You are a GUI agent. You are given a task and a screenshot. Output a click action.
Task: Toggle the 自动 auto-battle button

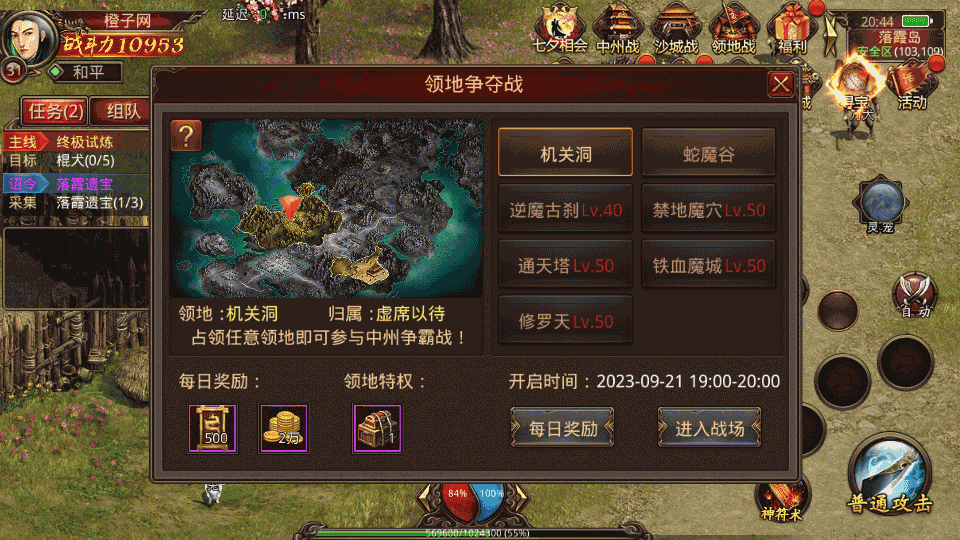(x=914, y=295)
